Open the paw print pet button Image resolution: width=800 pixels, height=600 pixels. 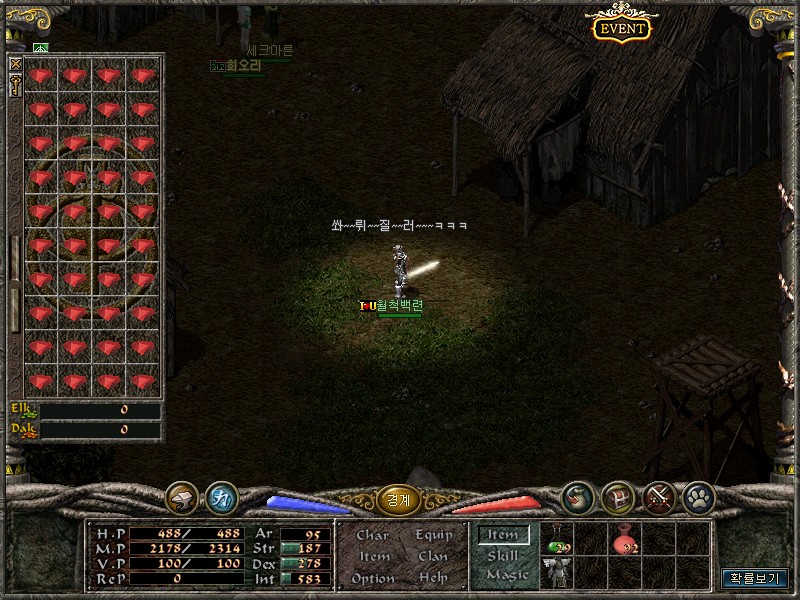click(x=697, y=497)
